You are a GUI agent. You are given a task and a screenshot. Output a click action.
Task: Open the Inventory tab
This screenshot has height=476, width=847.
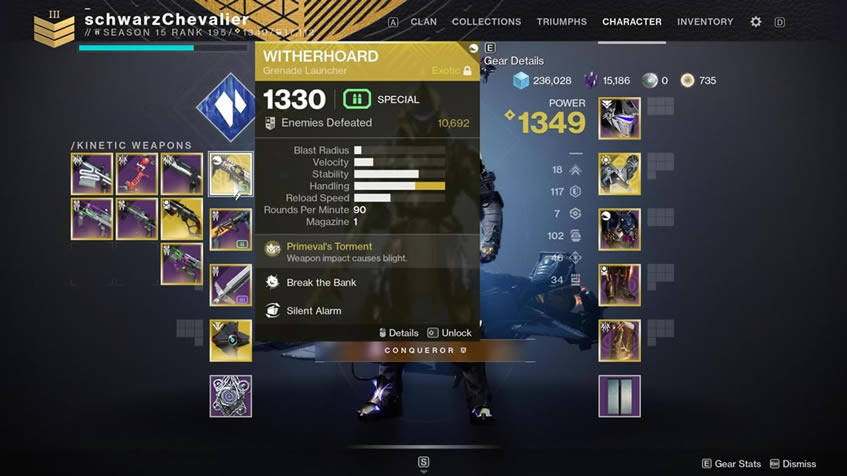[705, 22]
